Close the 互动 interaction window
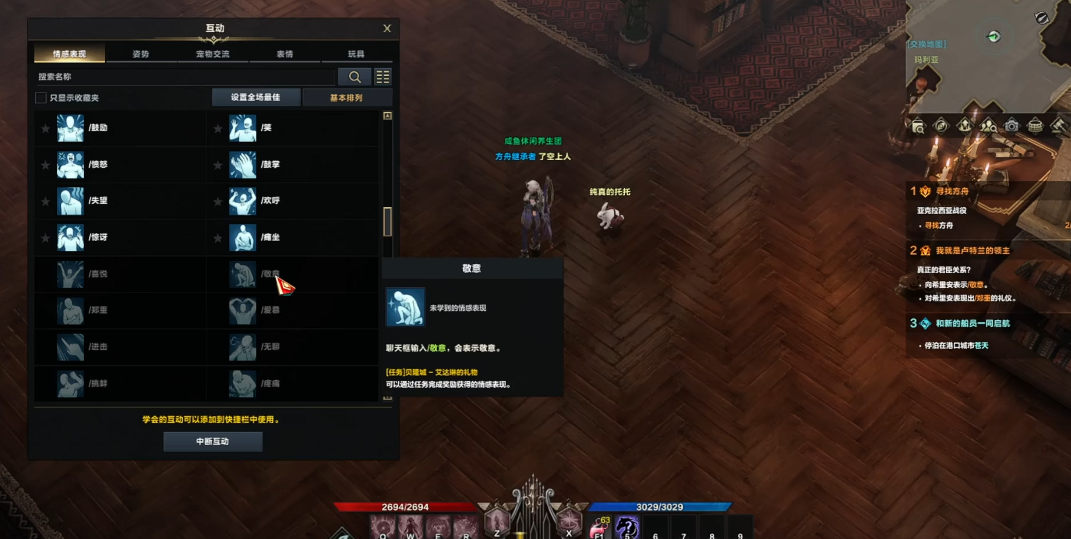 pos(387,29)
